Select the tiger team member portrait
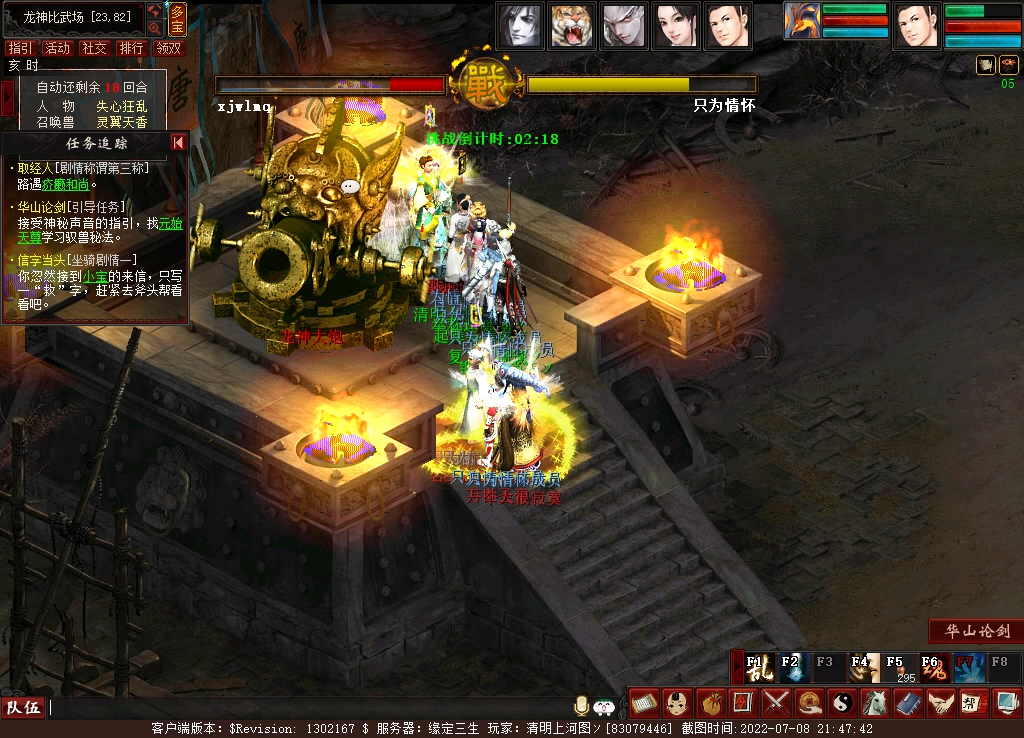 click(572, 25)
